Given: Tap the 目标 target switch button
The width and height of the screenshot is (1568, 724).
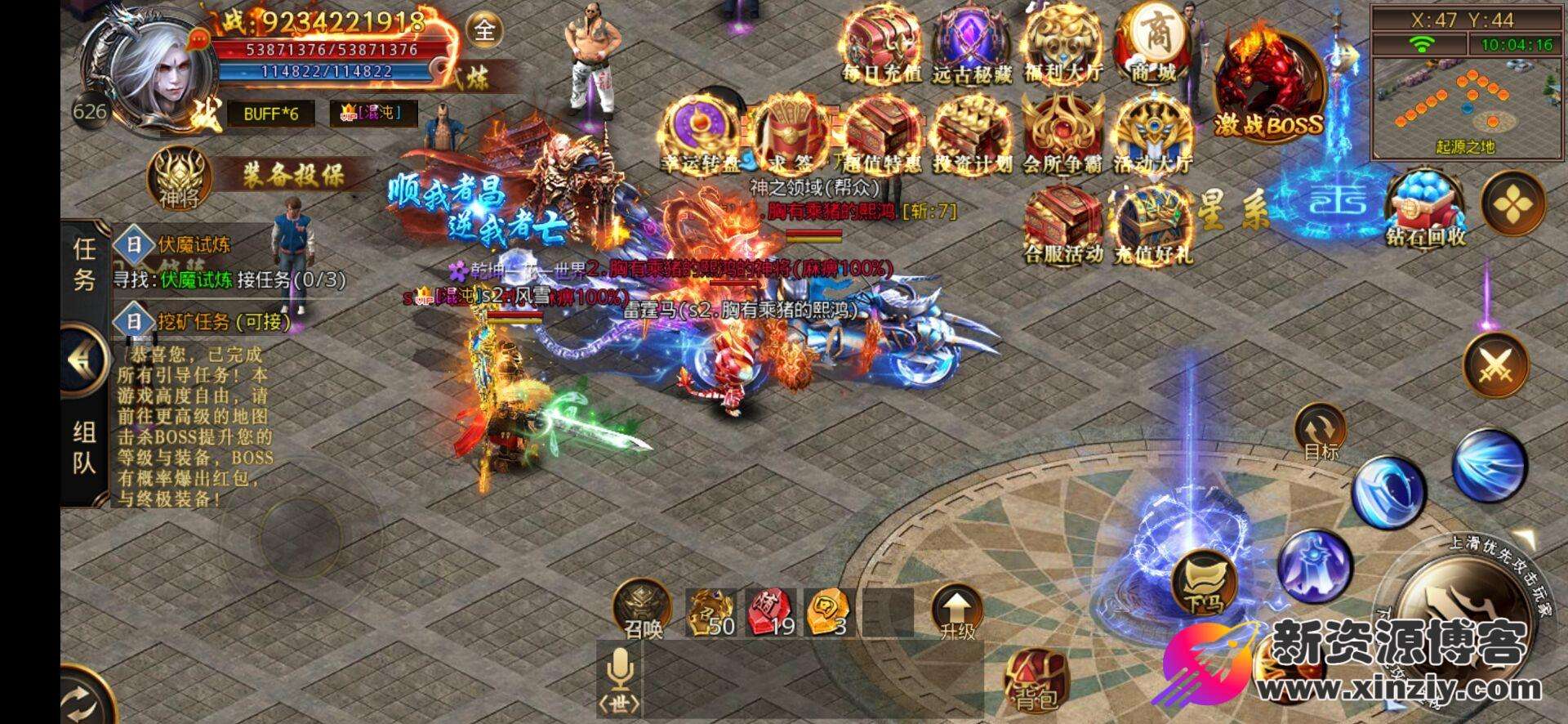Looking at the screenshot, I should coord(1320,433).
